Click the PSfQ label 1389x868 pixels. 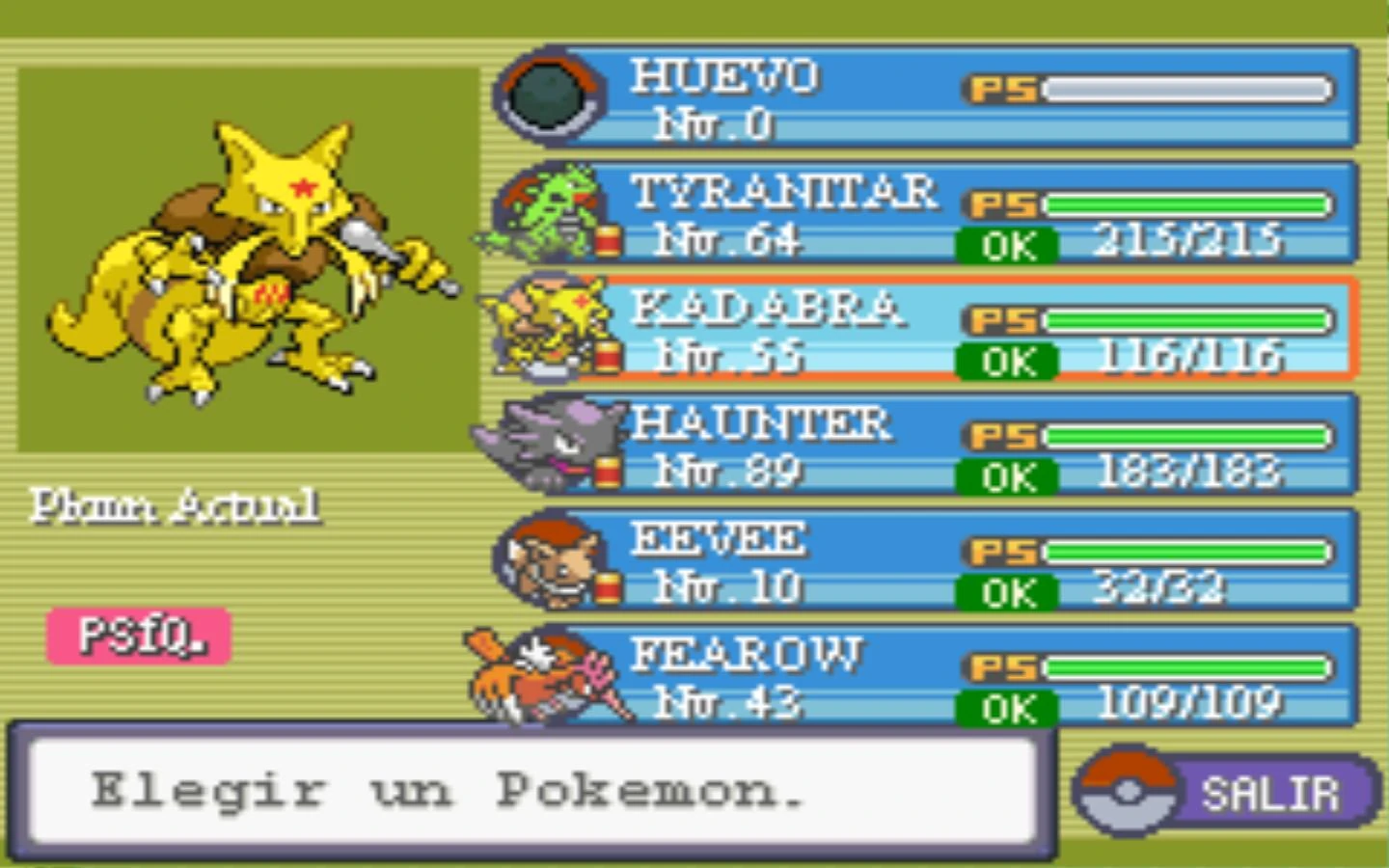pos(138,637)
